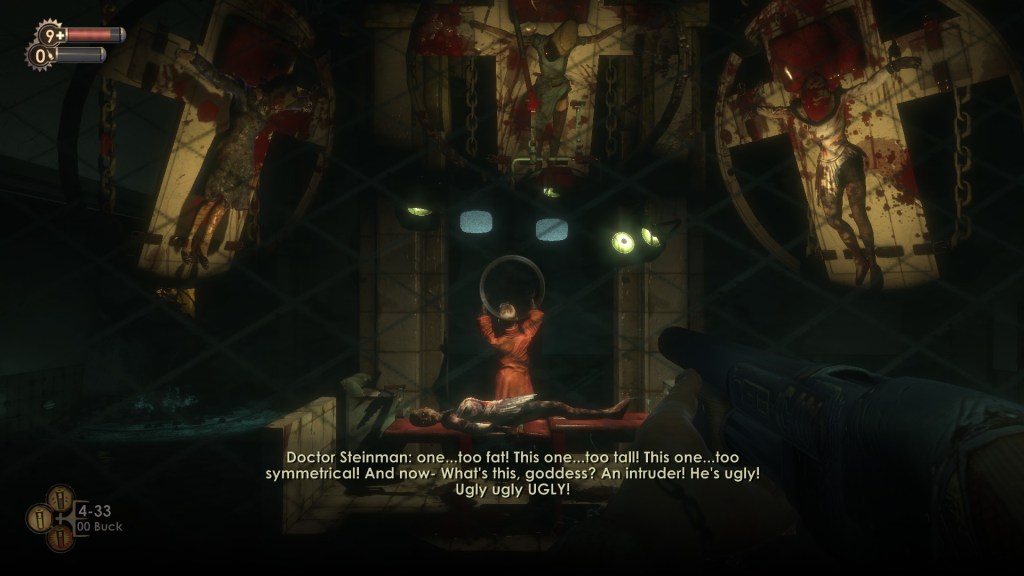Viewport: 1024px width, 576px height.
Task: Click the EVE hypo syringe gear icon
Action: pyautogui.click(x=41, y=56)
